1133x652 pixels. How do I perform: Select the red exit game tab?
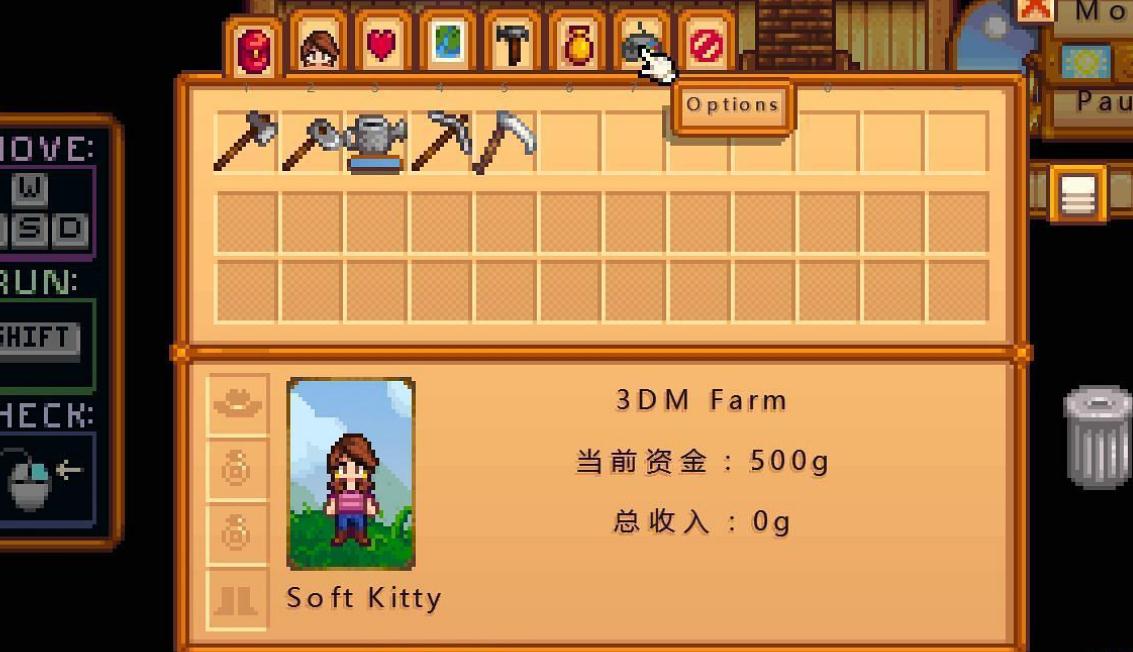706,46
